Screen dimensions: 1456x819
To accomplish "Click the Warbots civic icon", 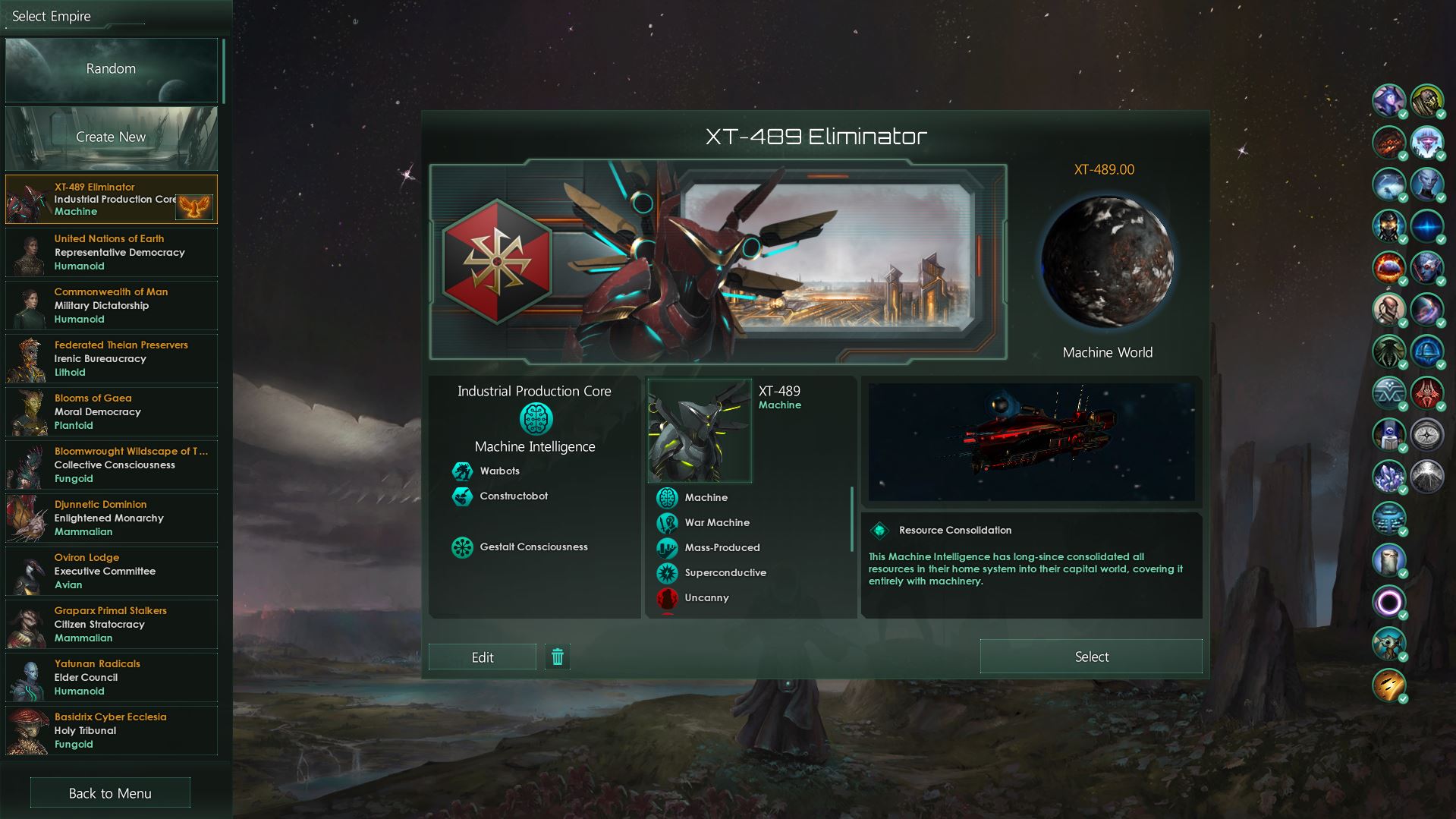I will (463, 471).
